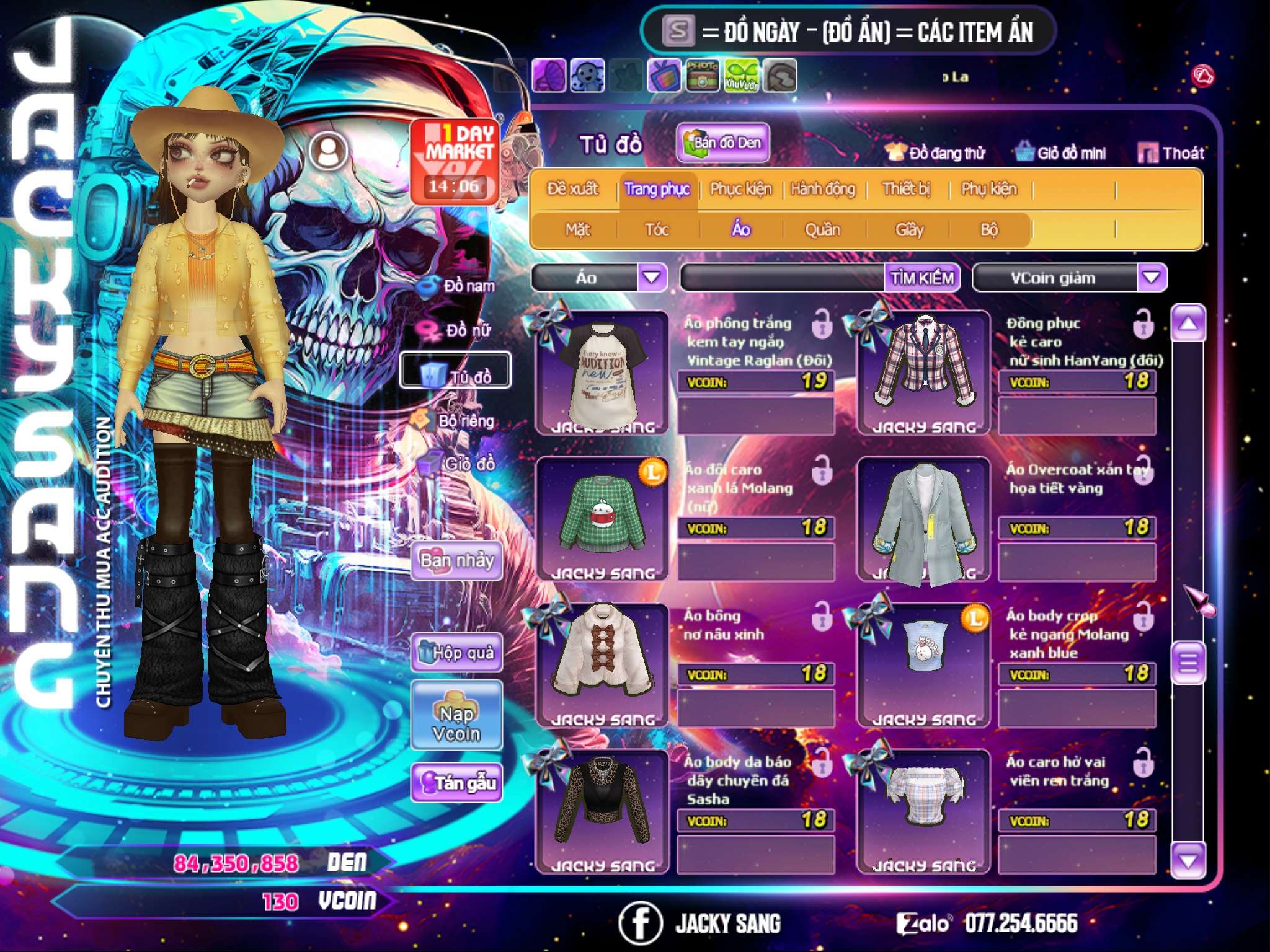This screenshot has height=952, width=1270.
Task: Pick the leopard print body top
Action: coord(602,809)
